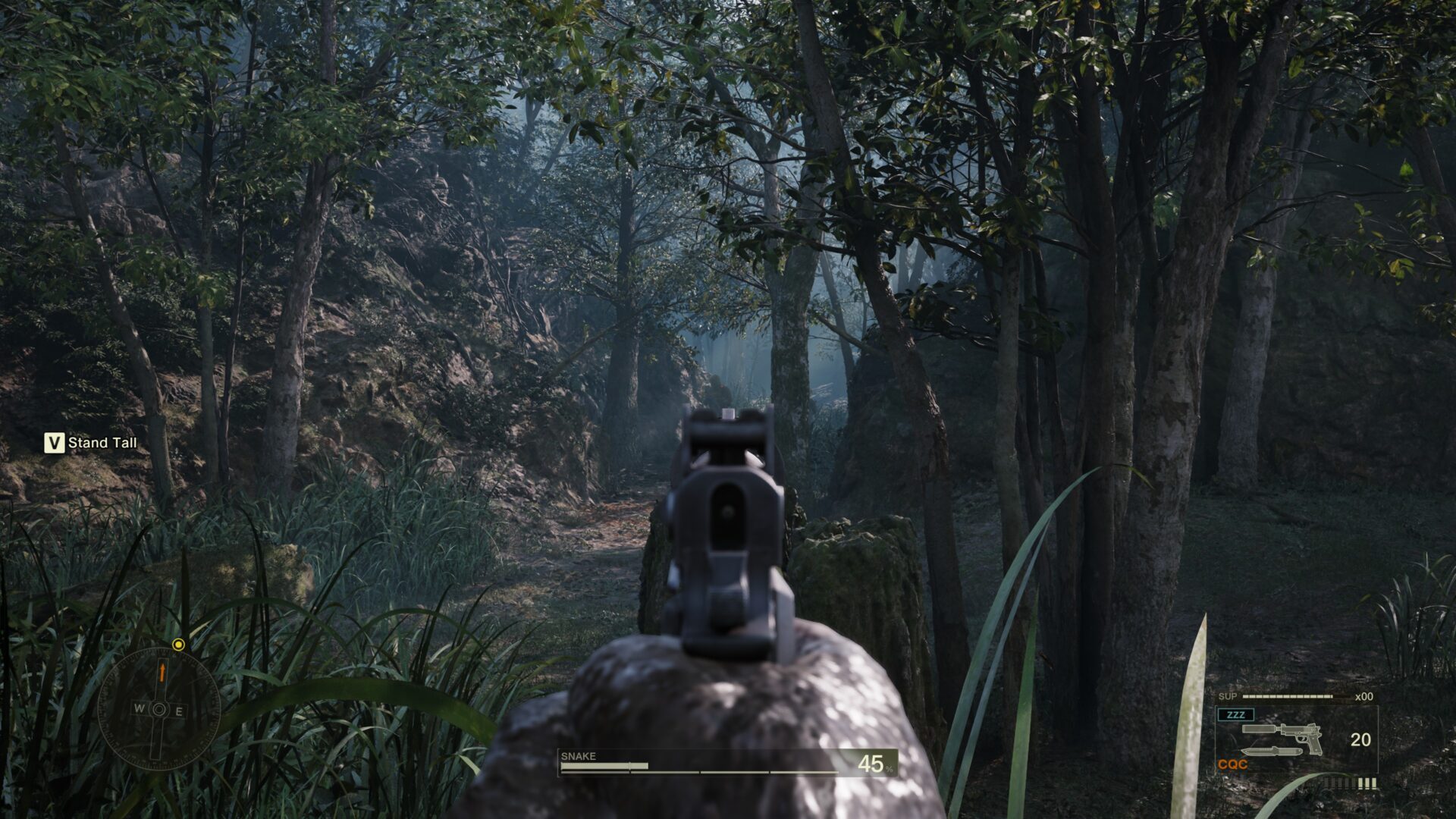The width and height of the screenshot is (1456, 819).
Task: Select the suppressed pistol weapon icon
Action: [1282, 736]
